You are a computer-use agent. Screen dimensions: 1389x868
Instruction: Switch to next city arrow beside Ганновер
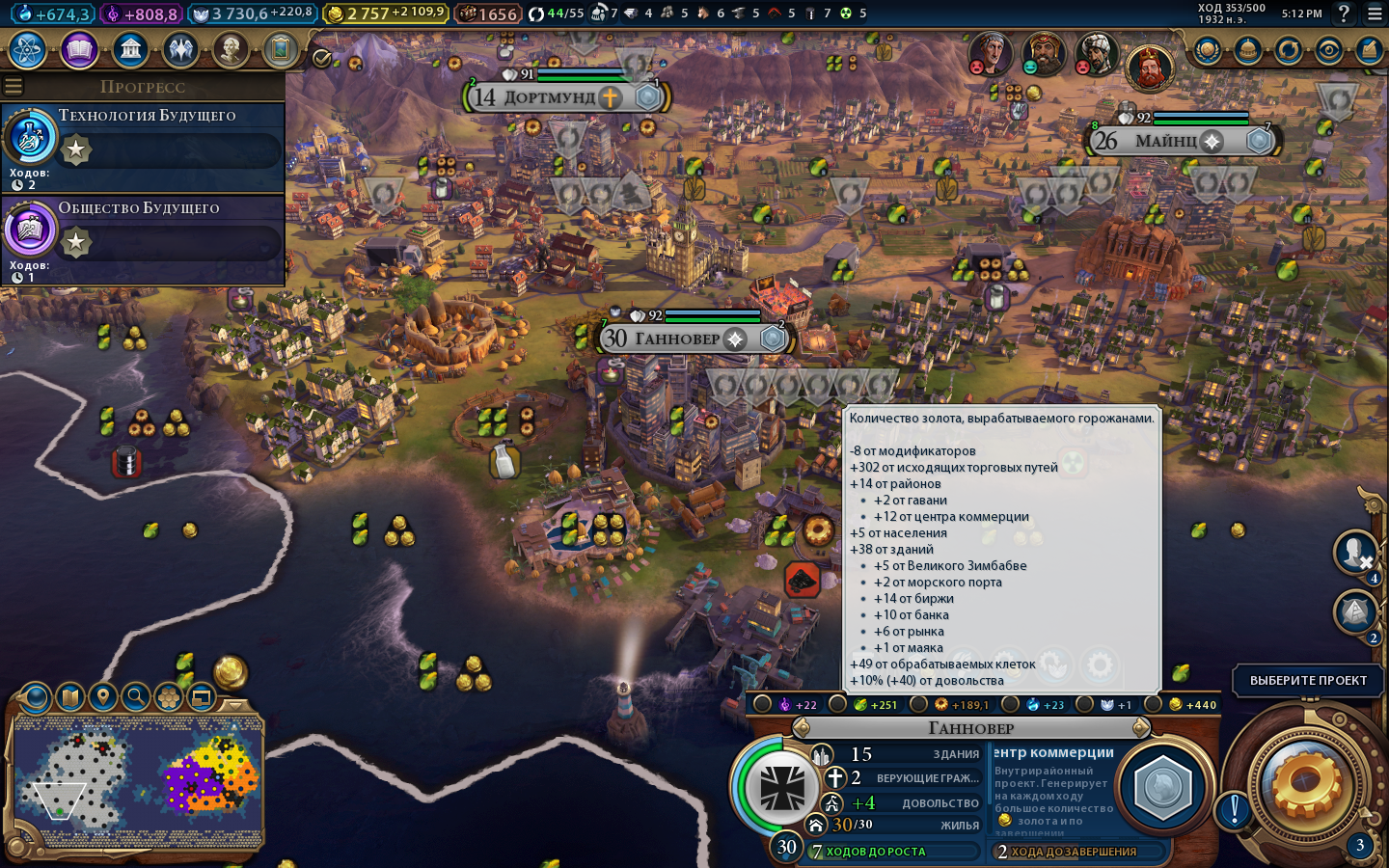tap(1140, 728)
